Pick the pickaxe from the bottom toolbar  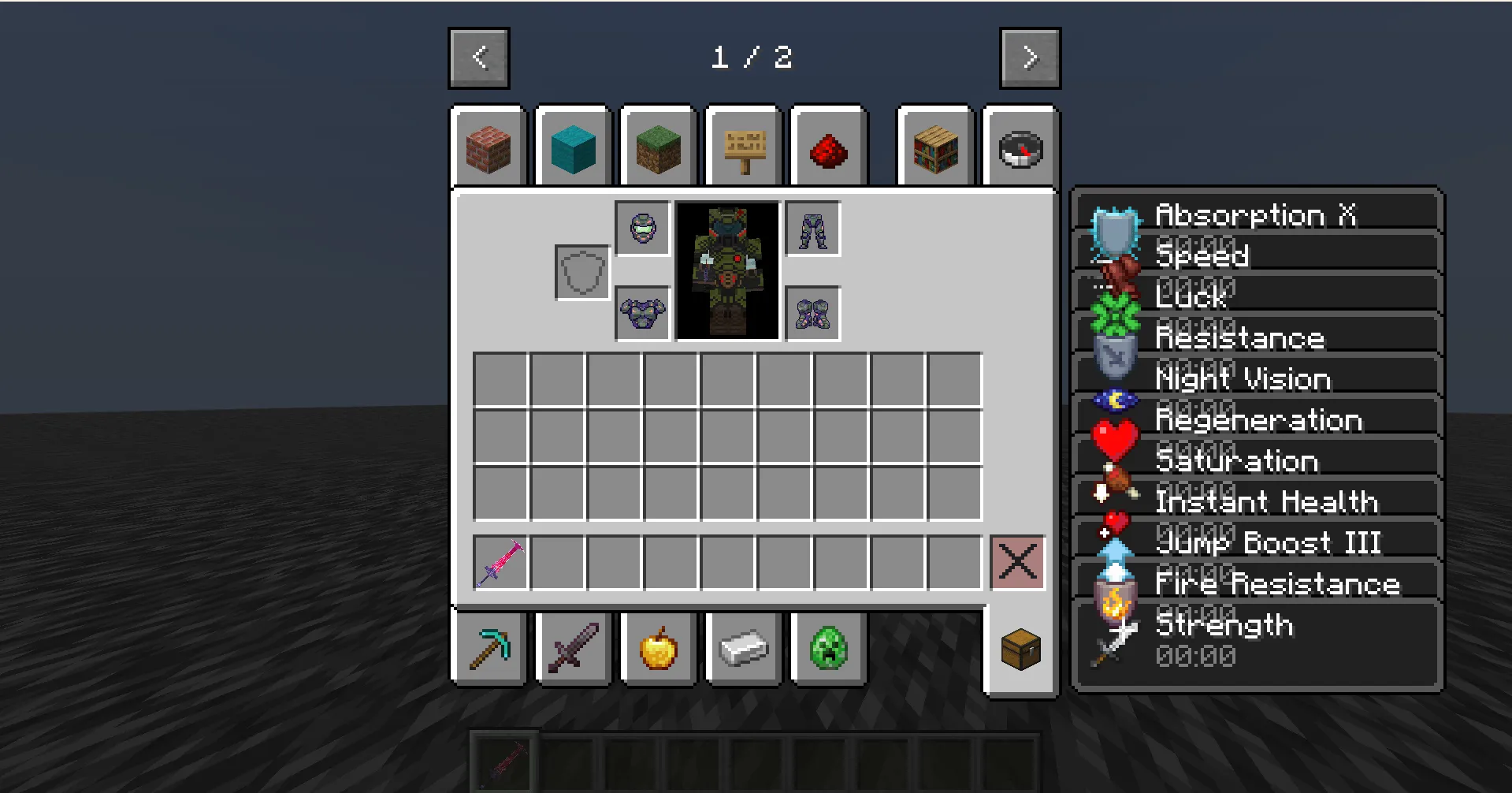(x=488, y=648)
